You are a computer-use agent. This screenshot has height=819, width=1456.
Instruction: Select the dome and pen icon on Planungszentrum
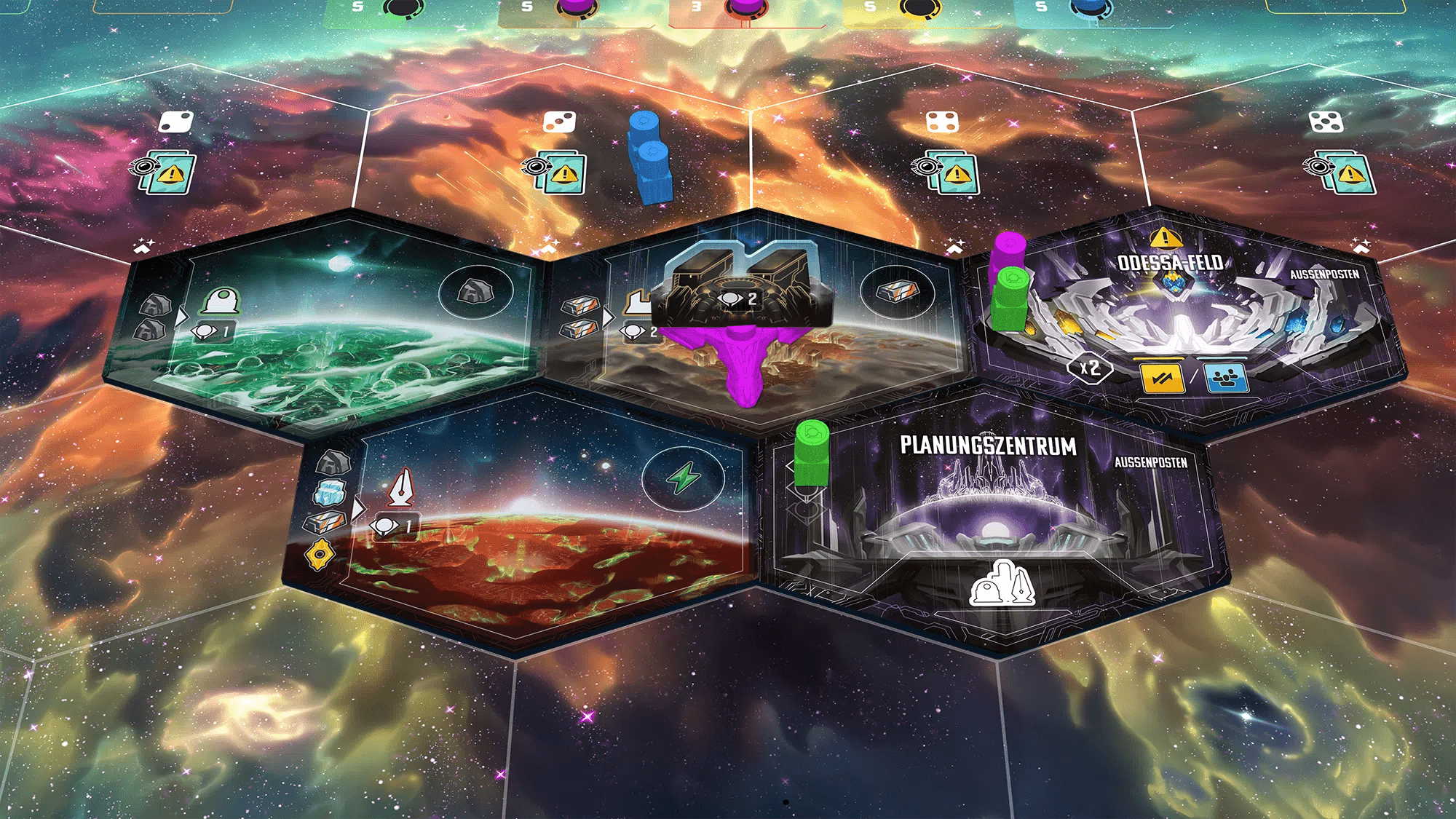pos(1003,583)
